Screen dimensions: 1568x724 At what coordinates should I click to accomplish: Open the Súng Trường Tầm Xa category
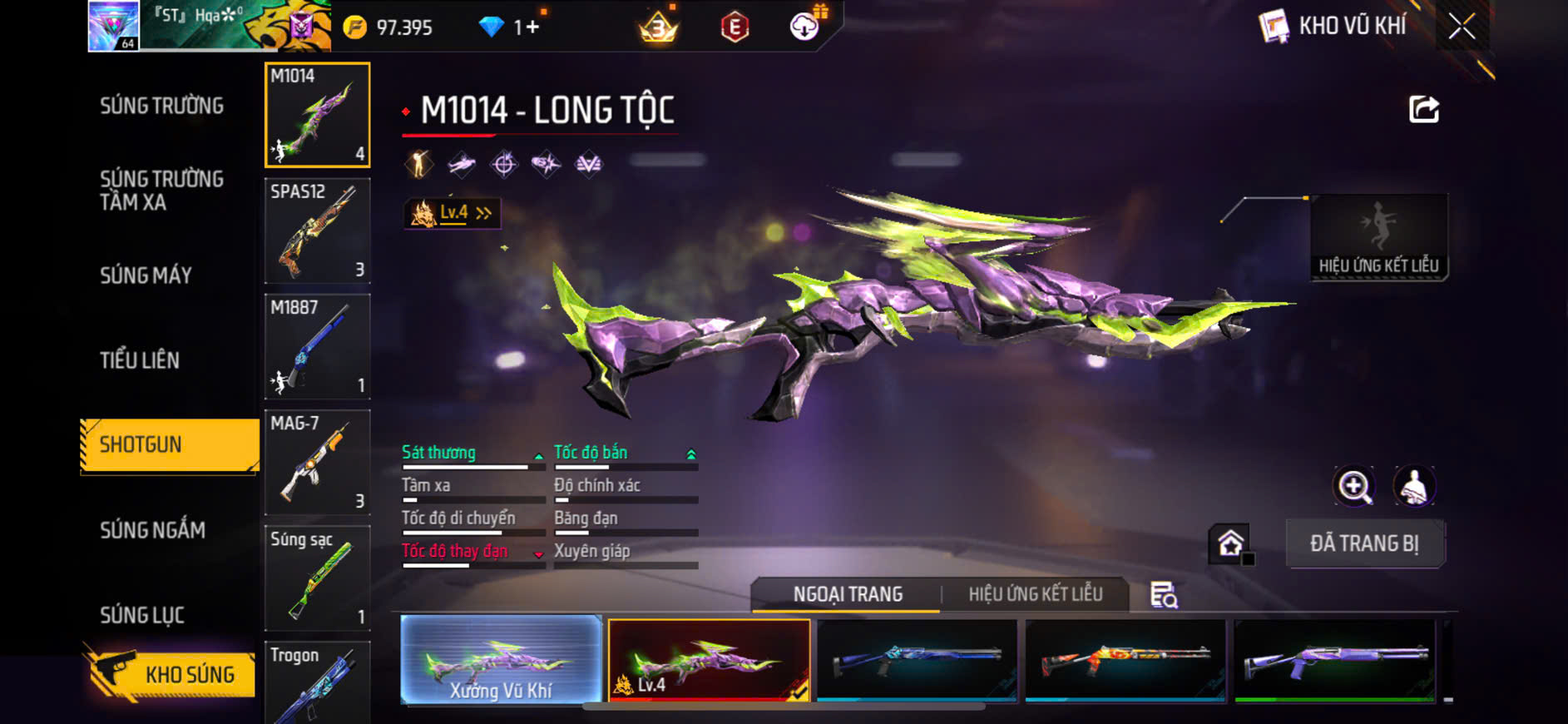162,191
